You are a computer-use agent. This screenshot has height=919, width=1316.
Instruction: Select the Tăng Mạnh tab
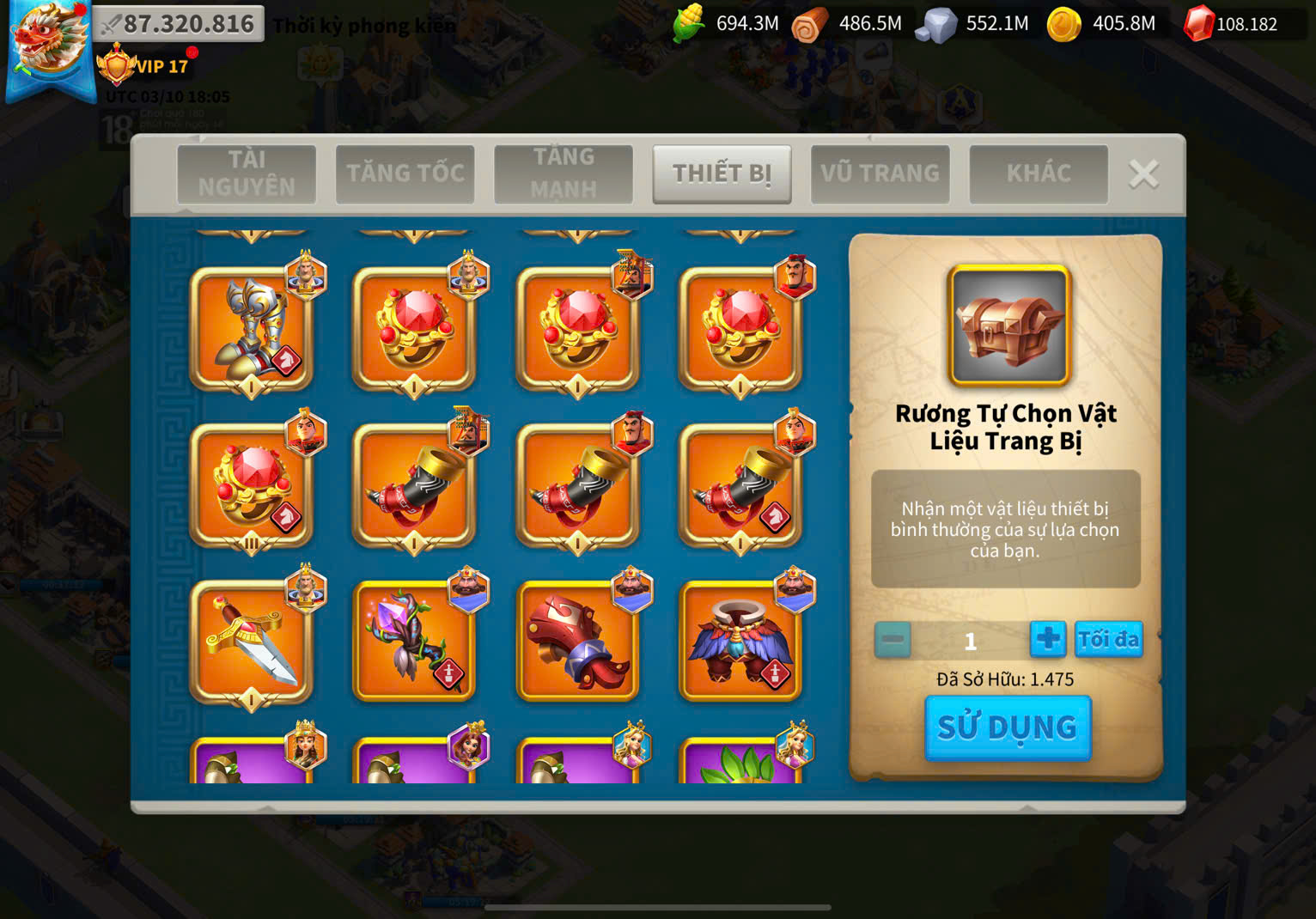click(x=563, y=173)
